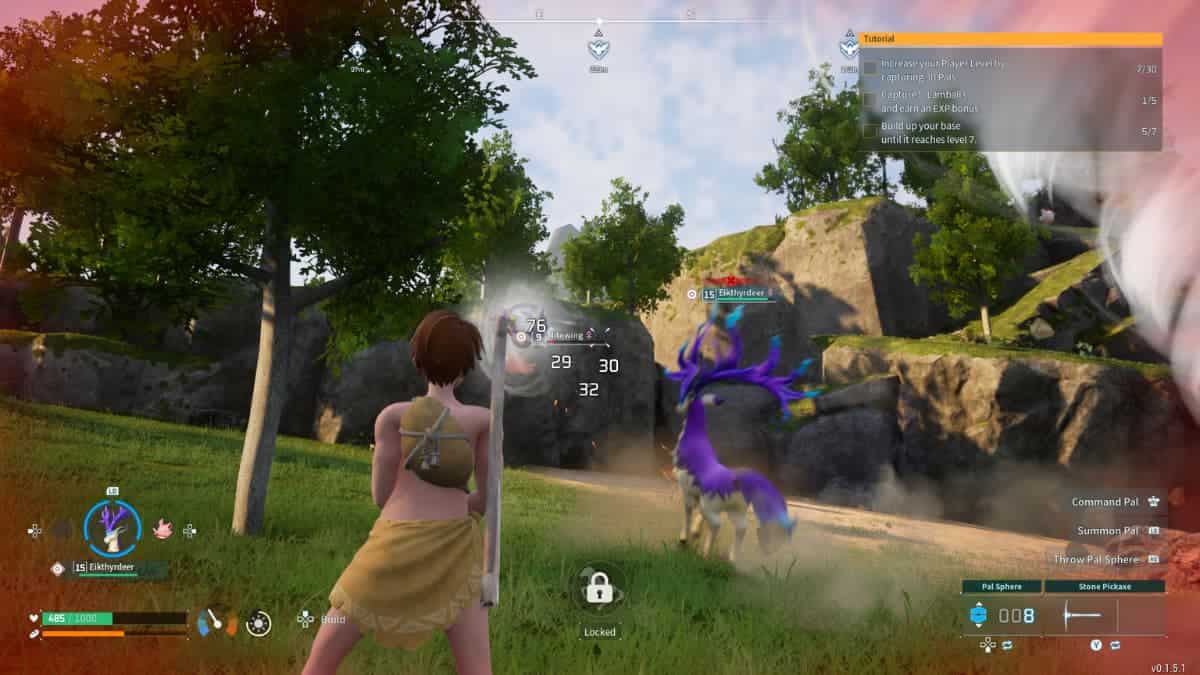Viewport: 1200px width, 675px height.
Task: Select the blue Pal Sphere slot
Action: (x=979, y=616)
